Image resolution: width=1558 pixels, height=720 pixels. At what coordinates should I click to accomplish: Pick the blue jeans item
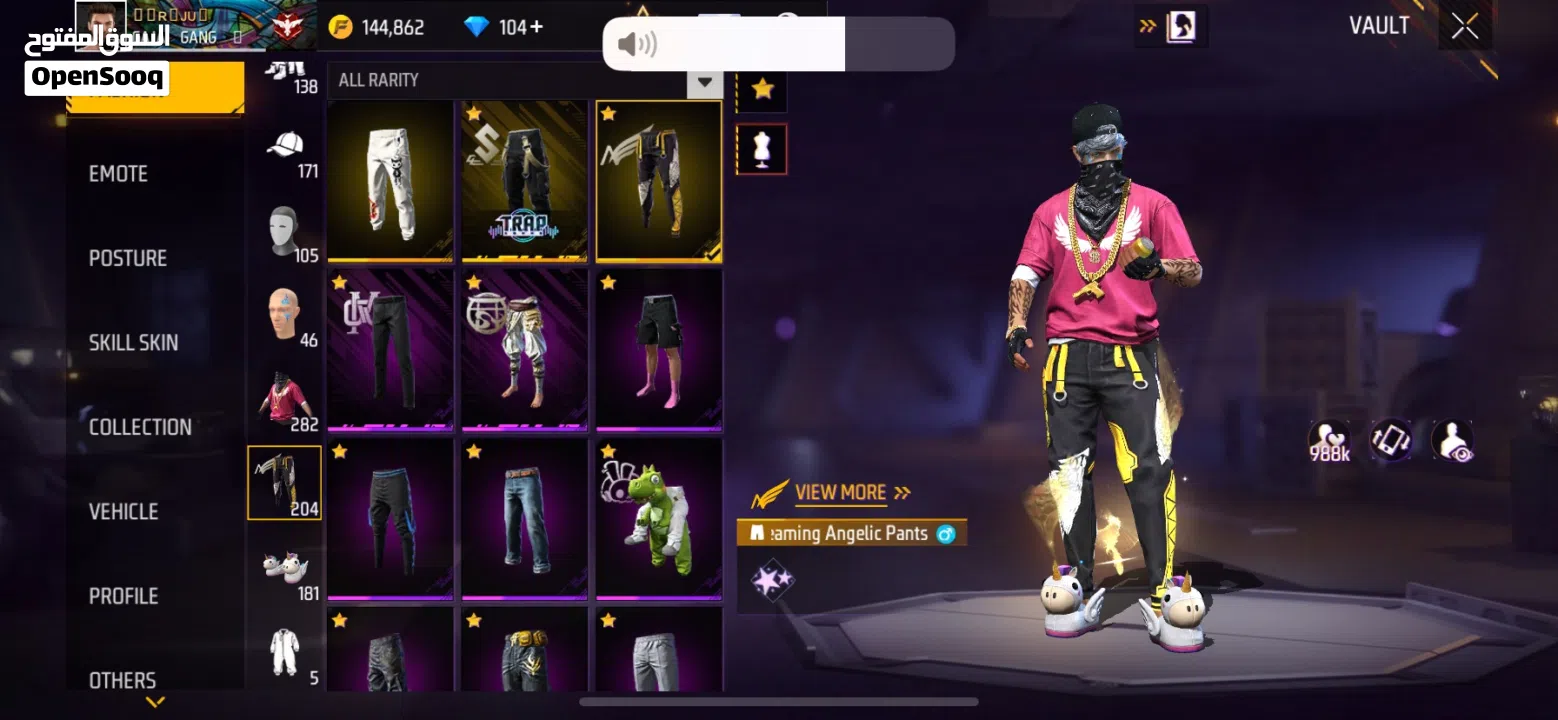[x=524, y=520]
